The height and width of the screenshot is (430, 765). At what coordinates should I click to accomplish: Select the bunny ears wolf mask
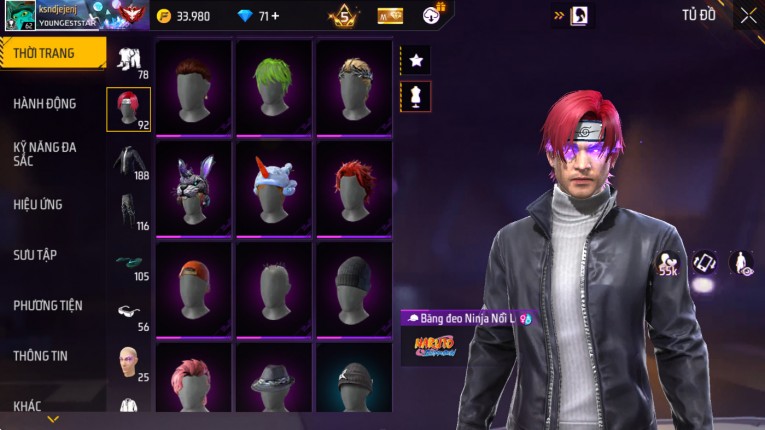193,187
